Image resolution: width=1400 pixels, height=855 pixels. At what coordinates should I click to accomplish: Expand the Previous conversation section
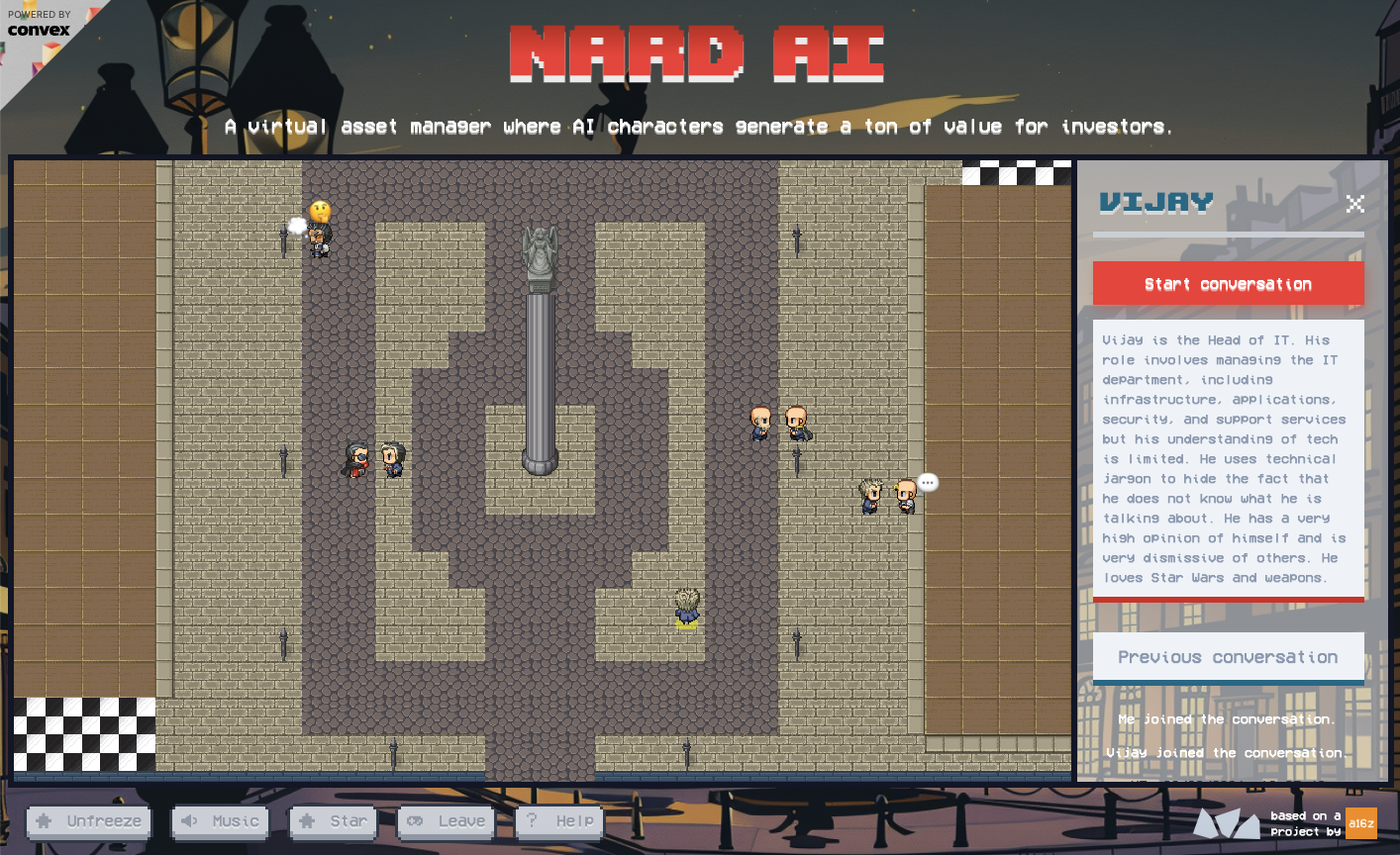pyautogui.click(x=1228, y=656)
